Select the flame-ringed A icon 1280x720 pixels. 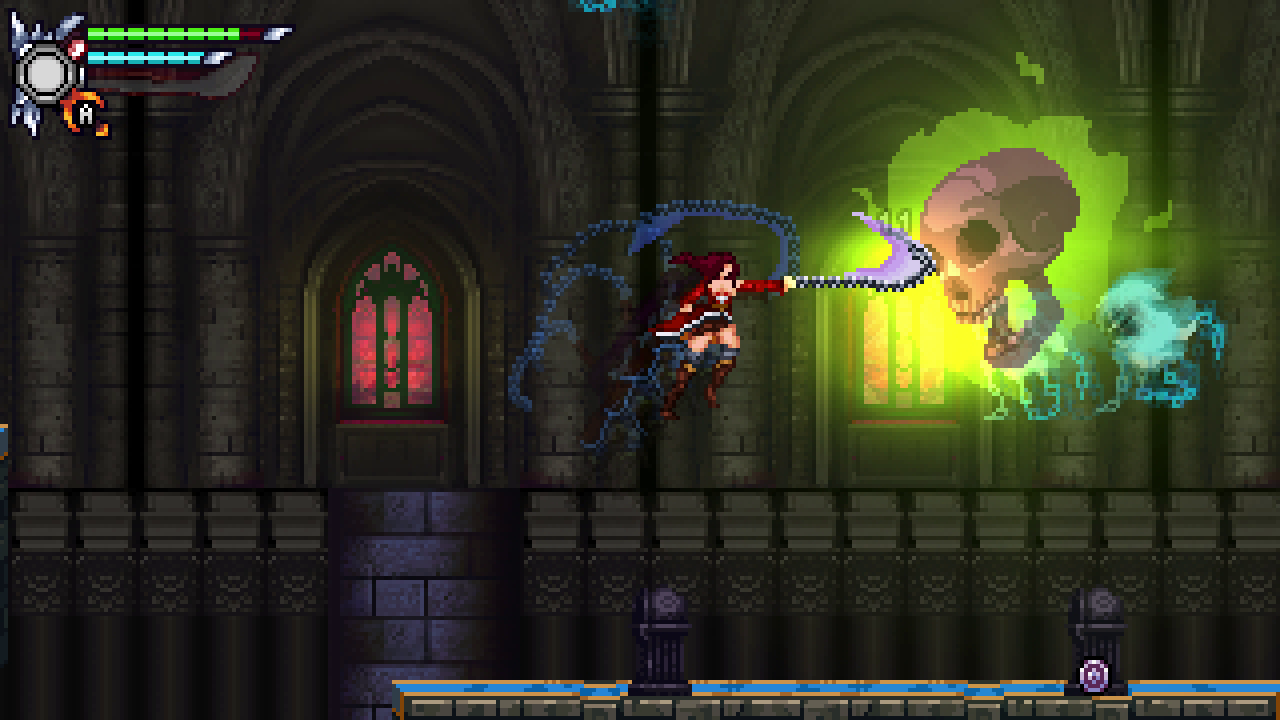pyautogui.click(x=86, y=115)
